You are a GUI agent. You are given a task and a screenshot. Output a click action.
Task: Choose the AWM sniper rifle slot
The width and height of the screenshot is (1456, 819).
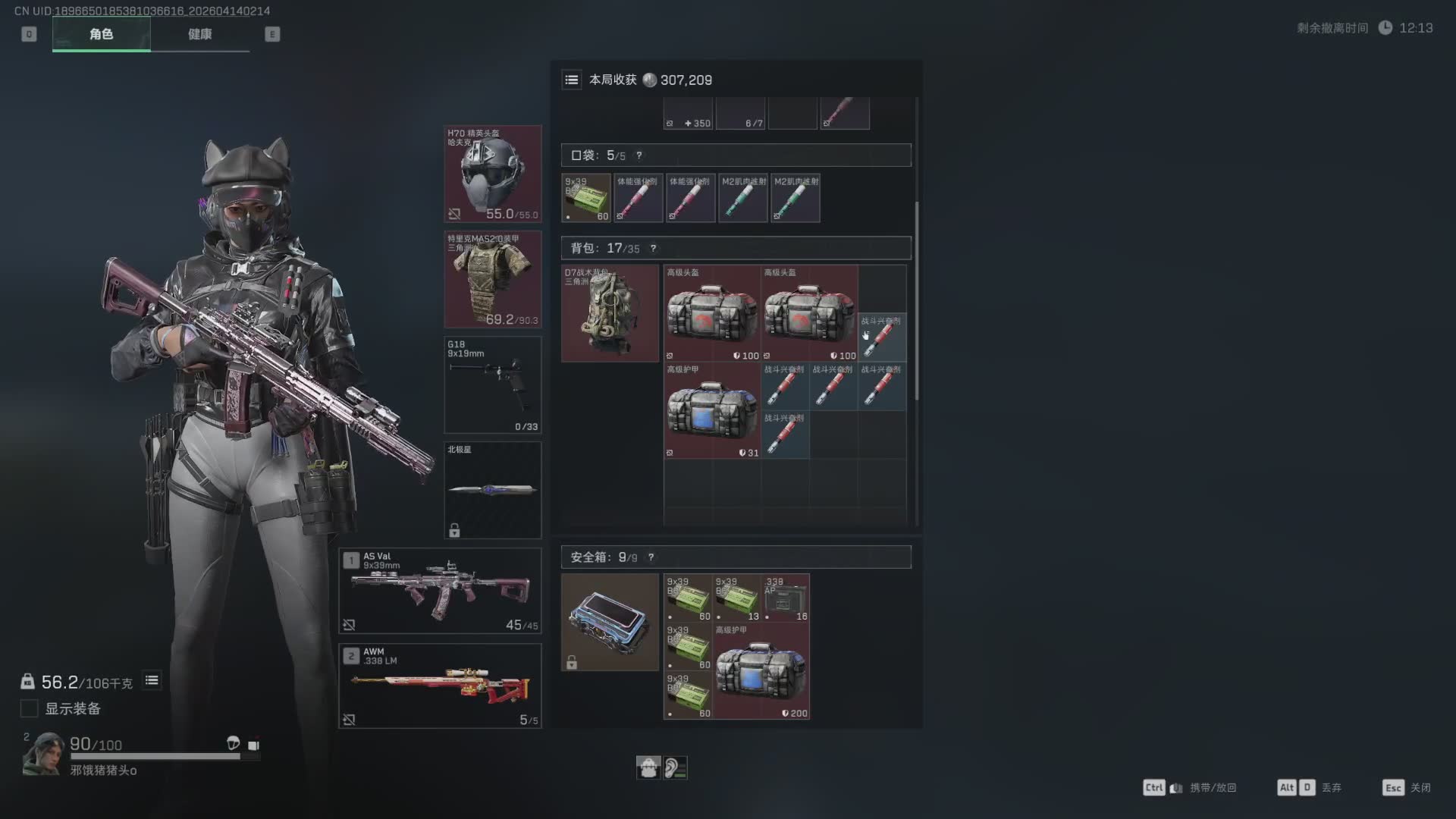click(x=440, y=686)
